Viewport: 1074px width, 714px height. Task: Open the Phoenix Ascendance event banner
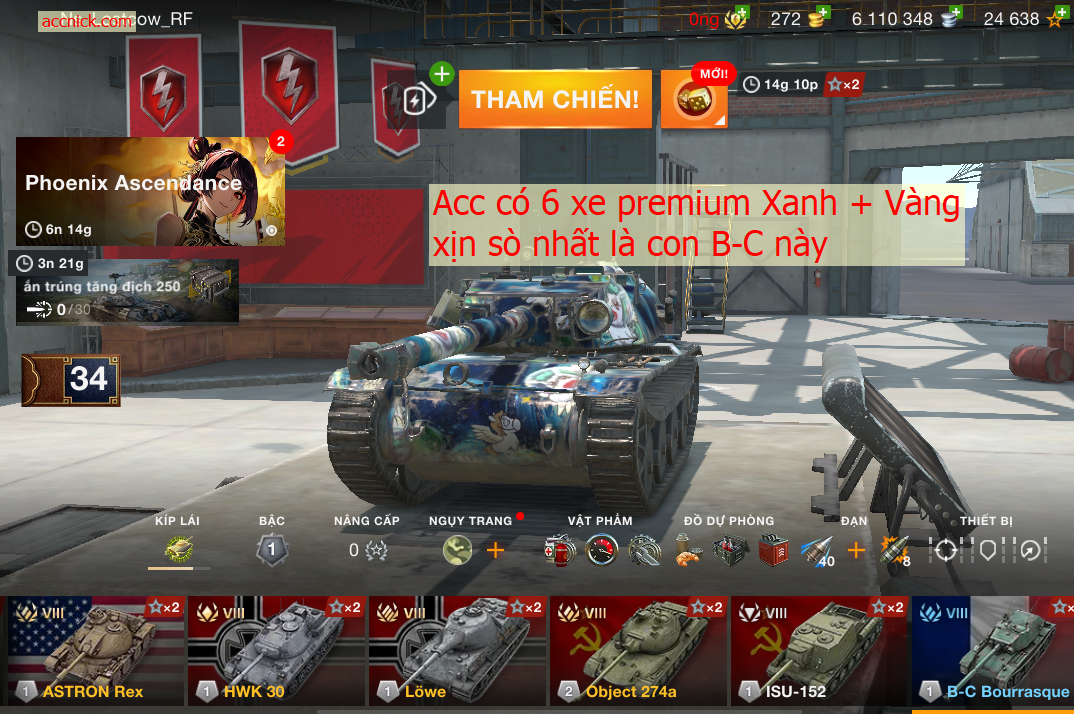tap(150, 191)
